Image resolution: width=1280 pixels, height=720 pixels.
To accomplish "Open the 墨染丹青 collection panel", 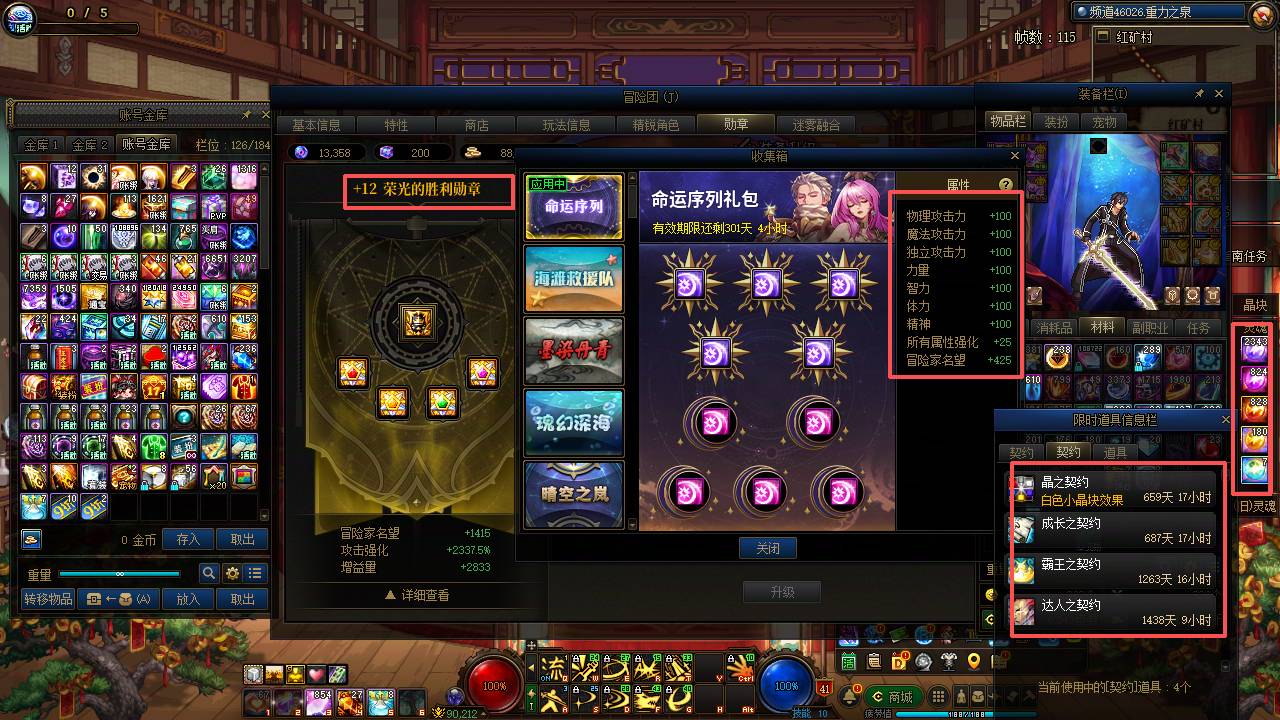I will 573,351.
